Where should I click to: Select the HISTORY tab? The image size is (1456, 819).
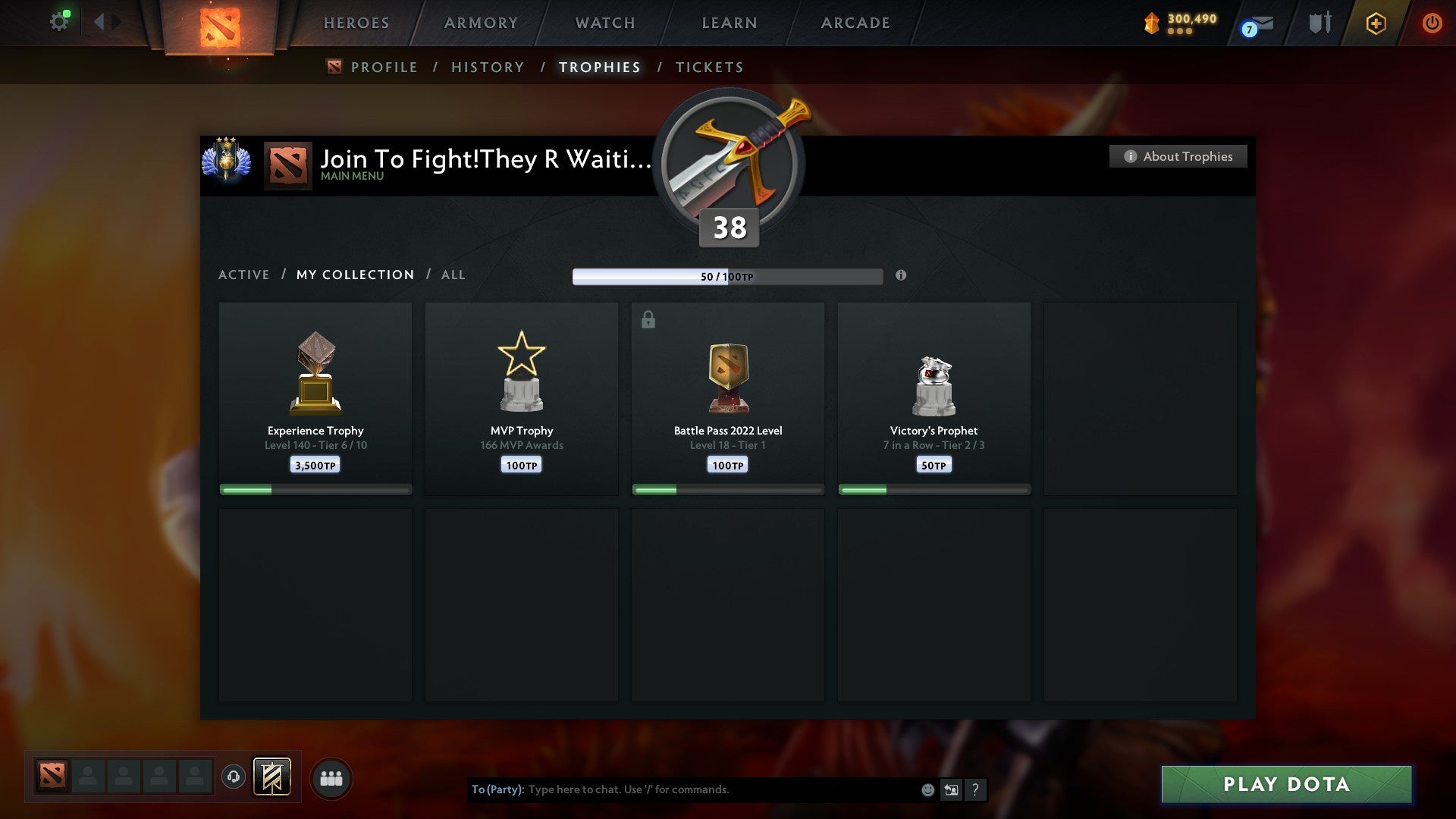tap(488, 67)
